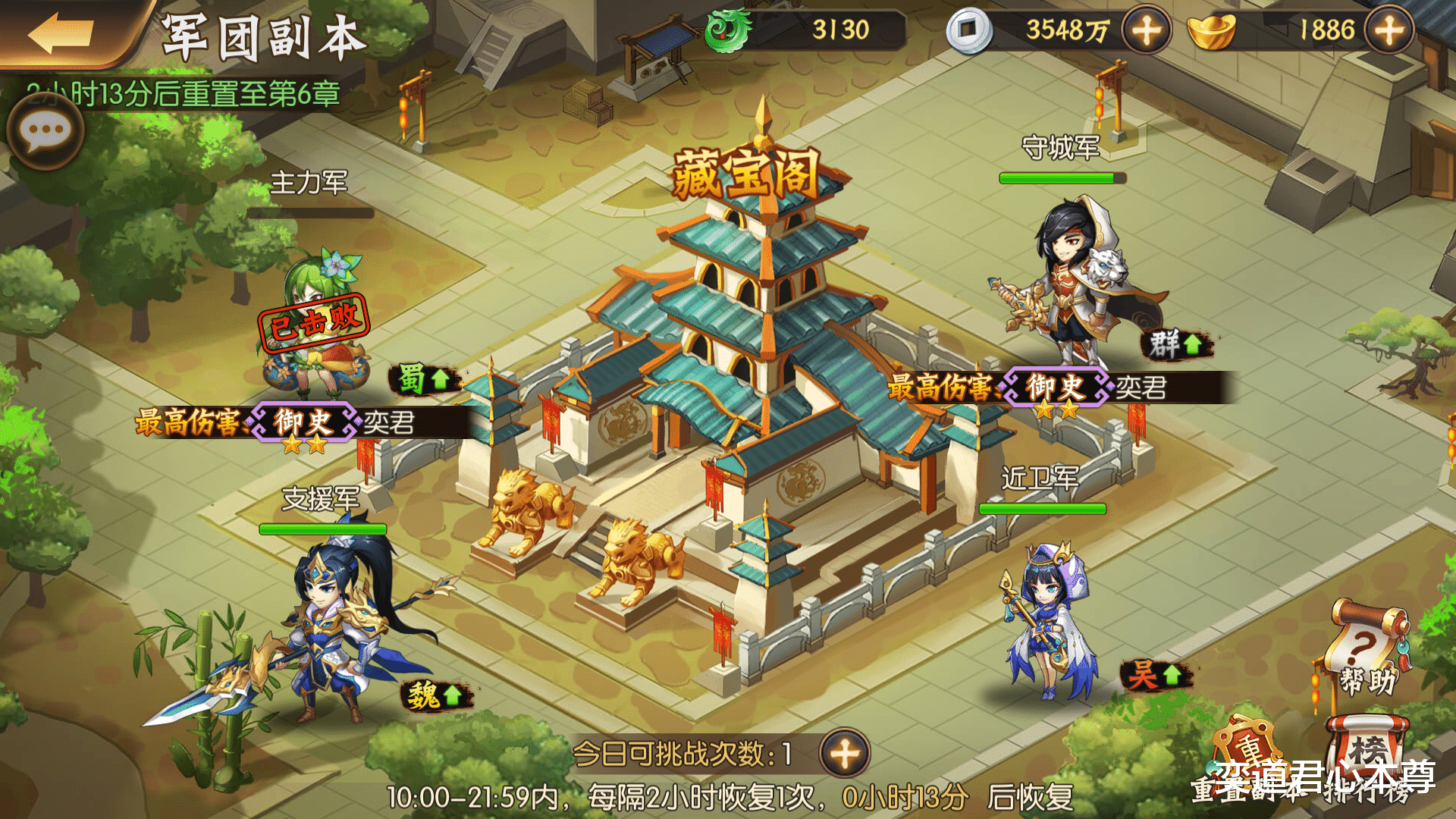Click the green jade dragon currency icon
The width and height of the screenshot is (1456, 819).
pyautogui.click(x=728, y=32)
